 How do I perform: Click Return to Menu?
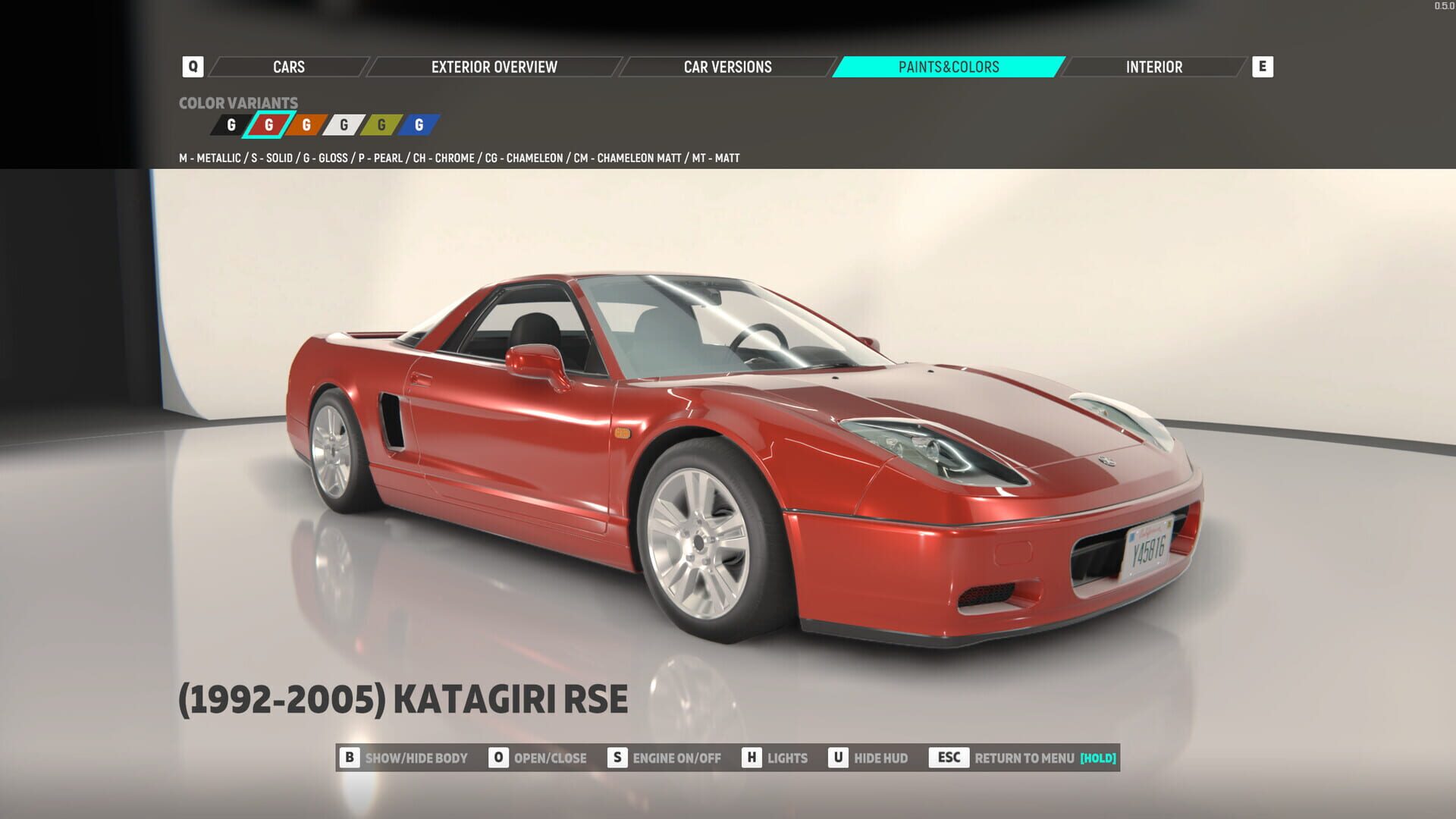point(1024,758)
